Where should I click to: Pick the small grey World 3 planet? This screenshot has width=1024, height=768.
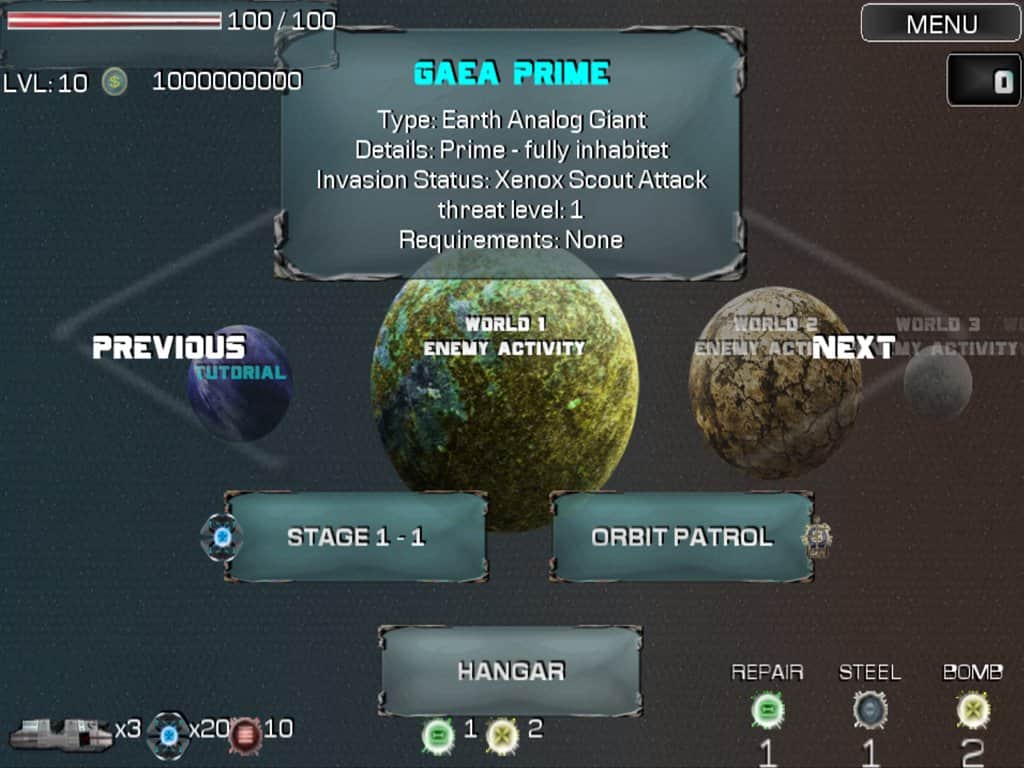(x=938, y=385)
